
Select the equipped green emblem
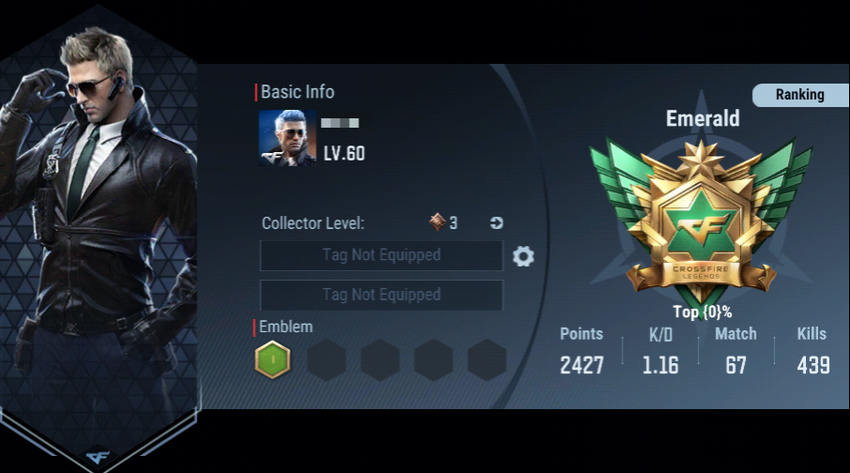pyautogui.click(x=272, y=359)
